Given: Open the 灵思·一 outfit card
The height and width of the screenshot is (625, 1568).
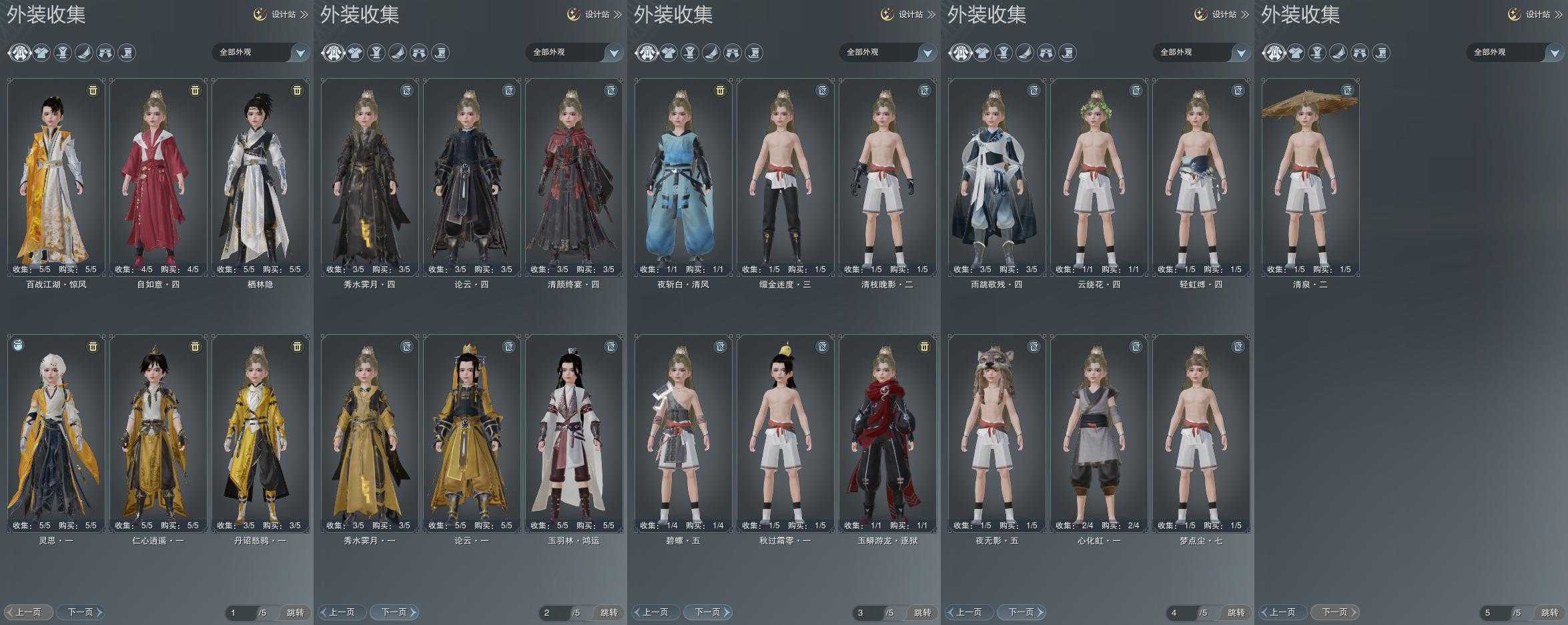Looking at the screenshot, I should tap(56, 434).
